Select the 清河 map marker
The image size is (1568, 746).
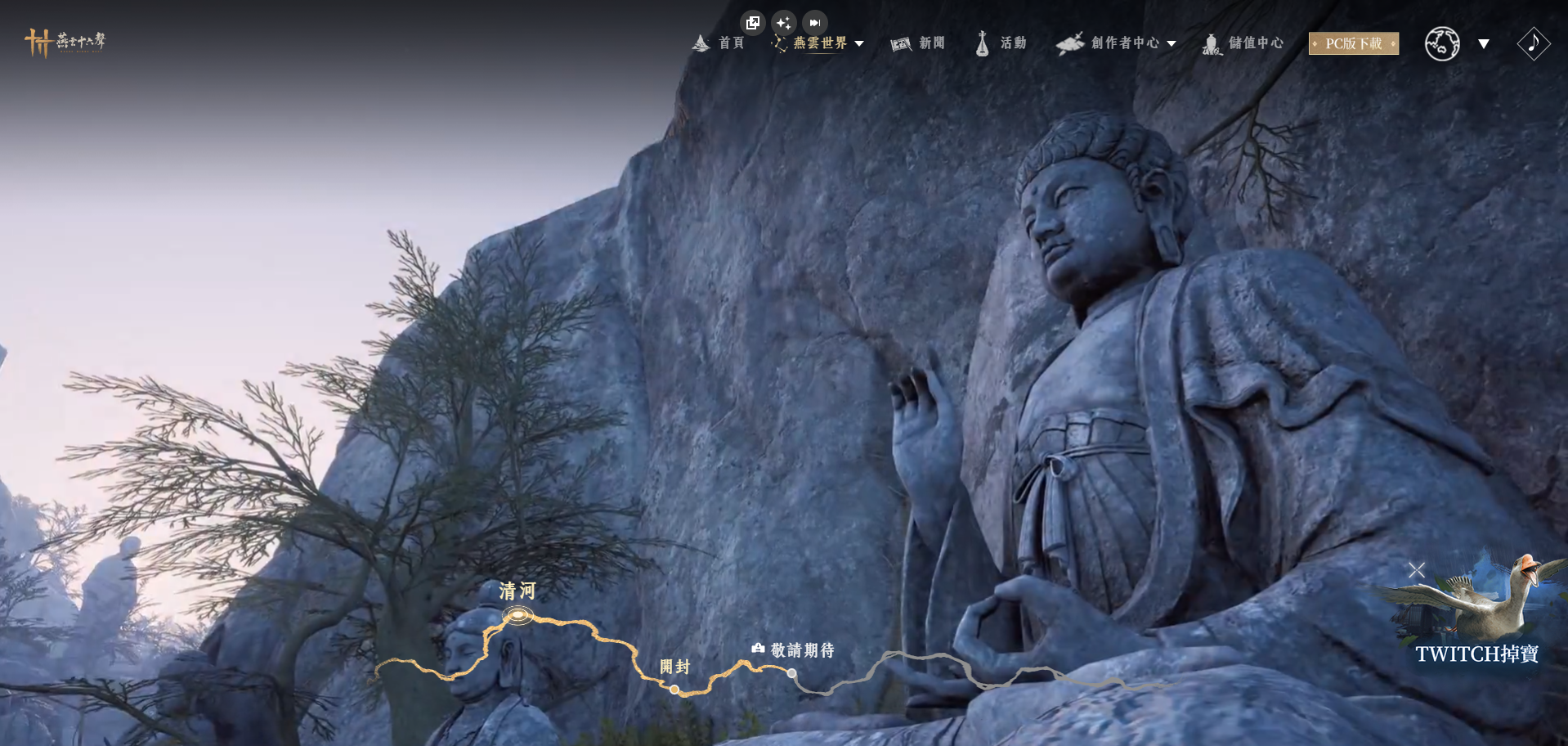pos(517,614)
